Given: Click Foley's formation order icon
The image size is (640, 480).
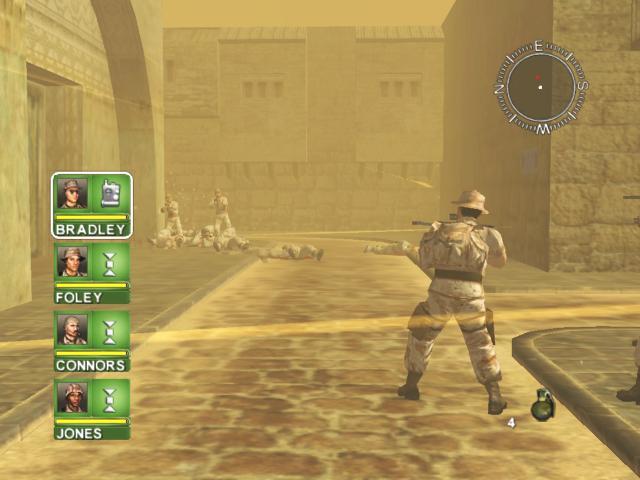Looking at the screenshot, I should 110,262.
